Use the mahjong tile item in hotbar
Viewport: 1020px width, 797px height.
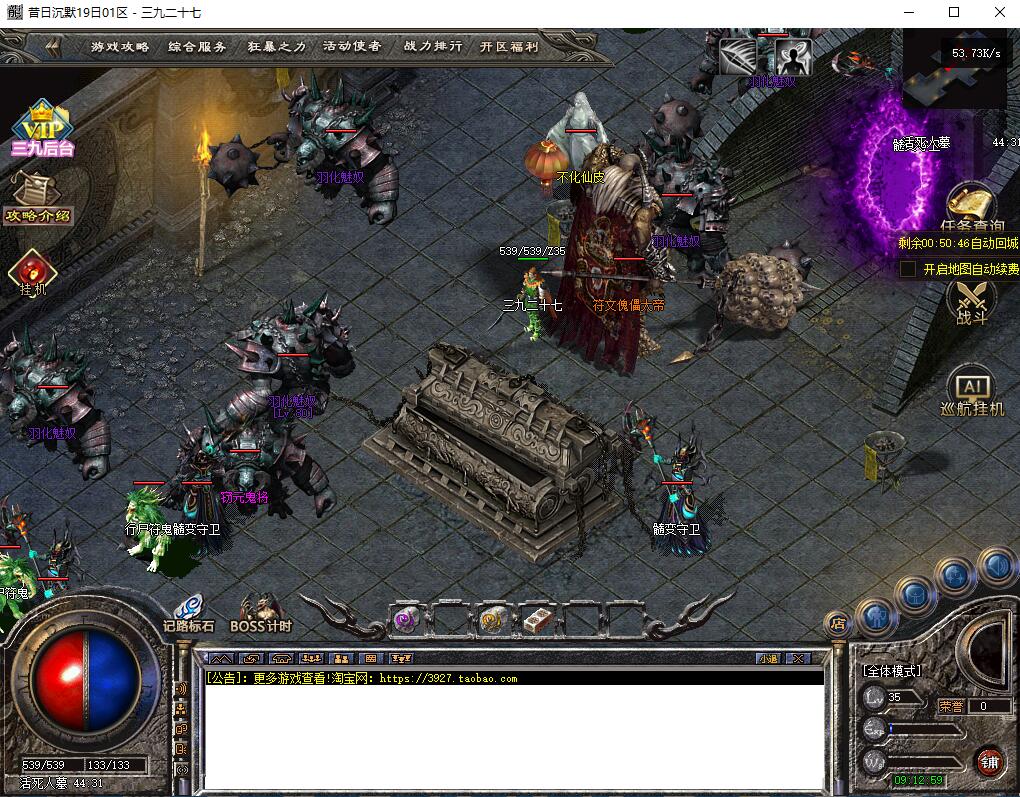(x=537, y=620)
